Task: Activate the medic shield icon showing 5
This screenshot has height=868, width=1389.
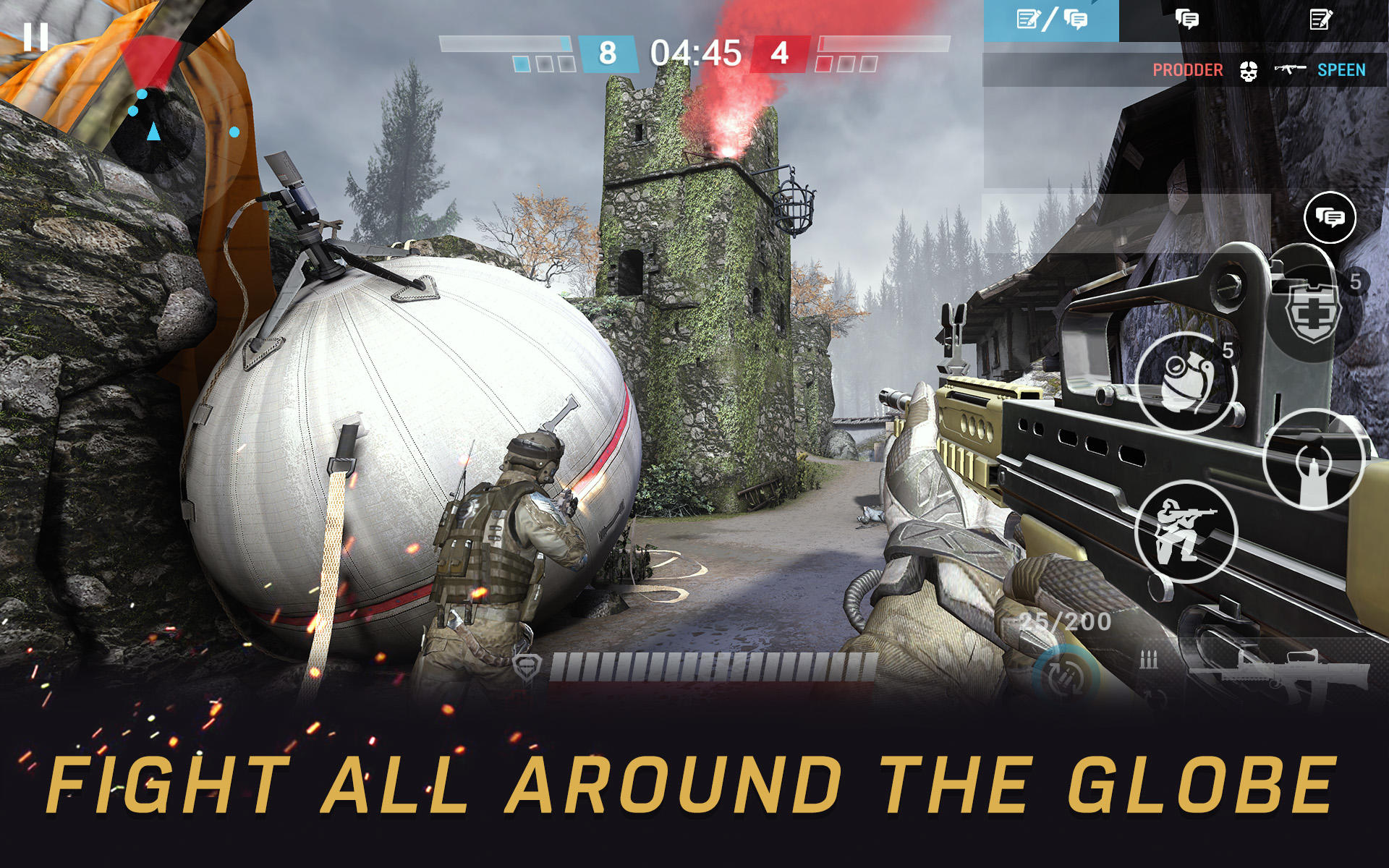Action: [1315, 314]
